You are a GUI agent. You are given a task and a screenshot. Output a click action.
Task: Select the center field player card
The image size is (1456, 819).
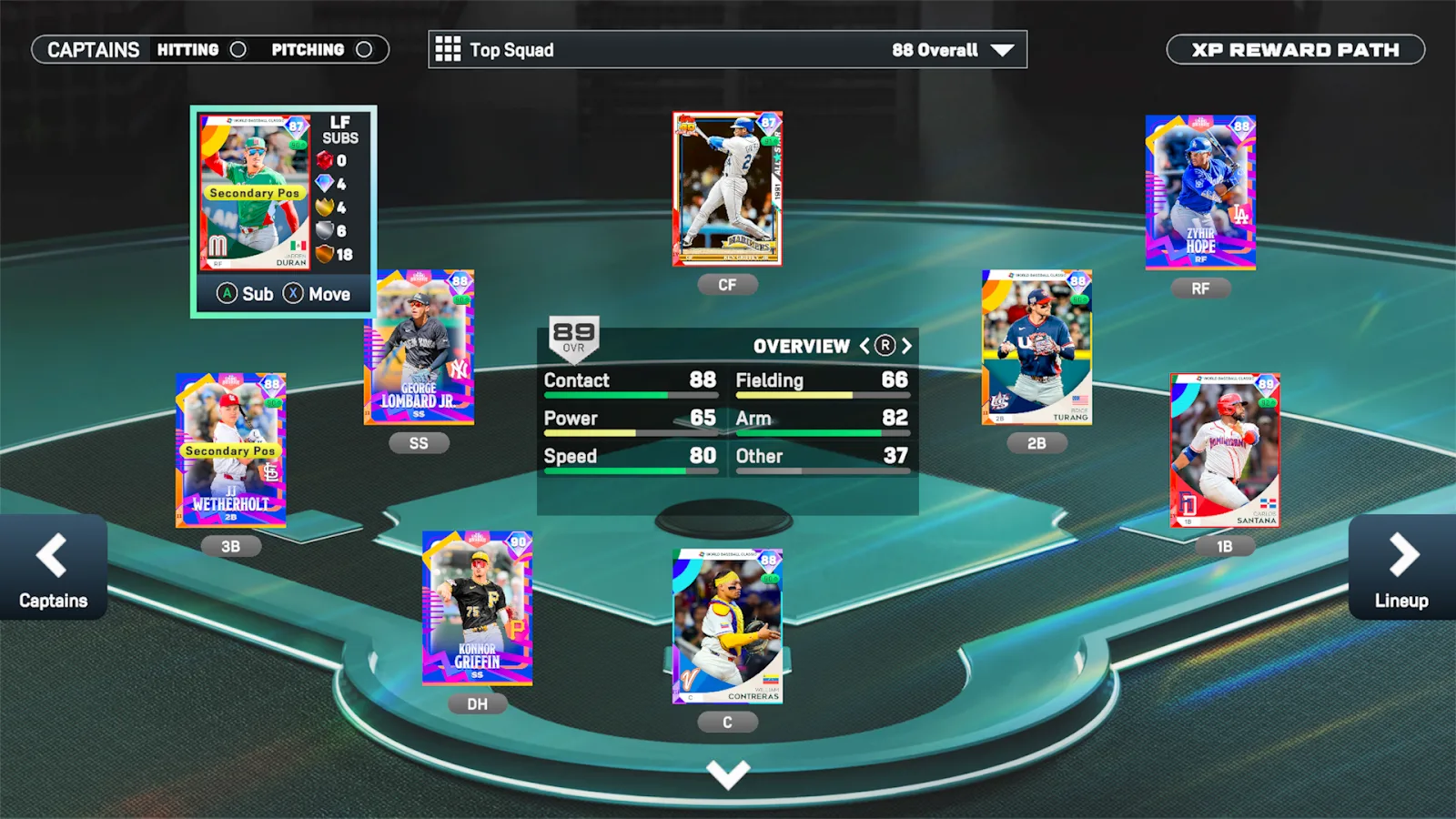[727, 189]
